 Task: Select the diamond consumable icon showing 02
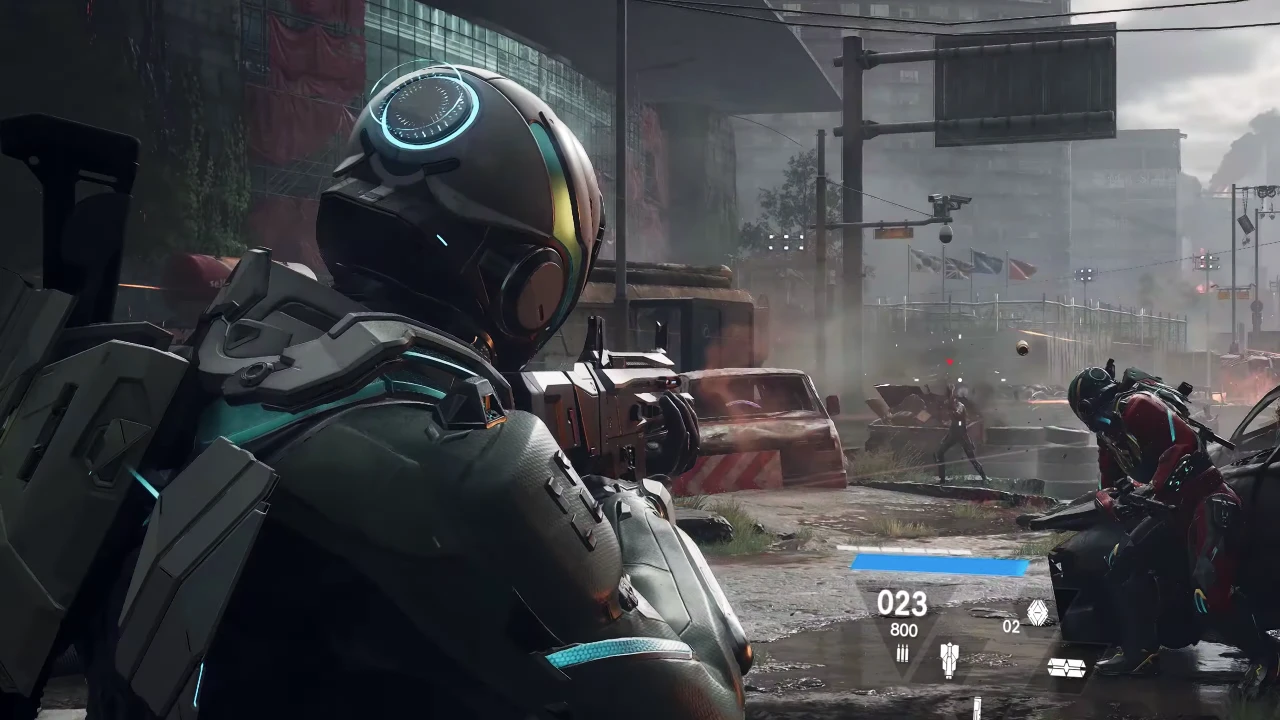1037,610
